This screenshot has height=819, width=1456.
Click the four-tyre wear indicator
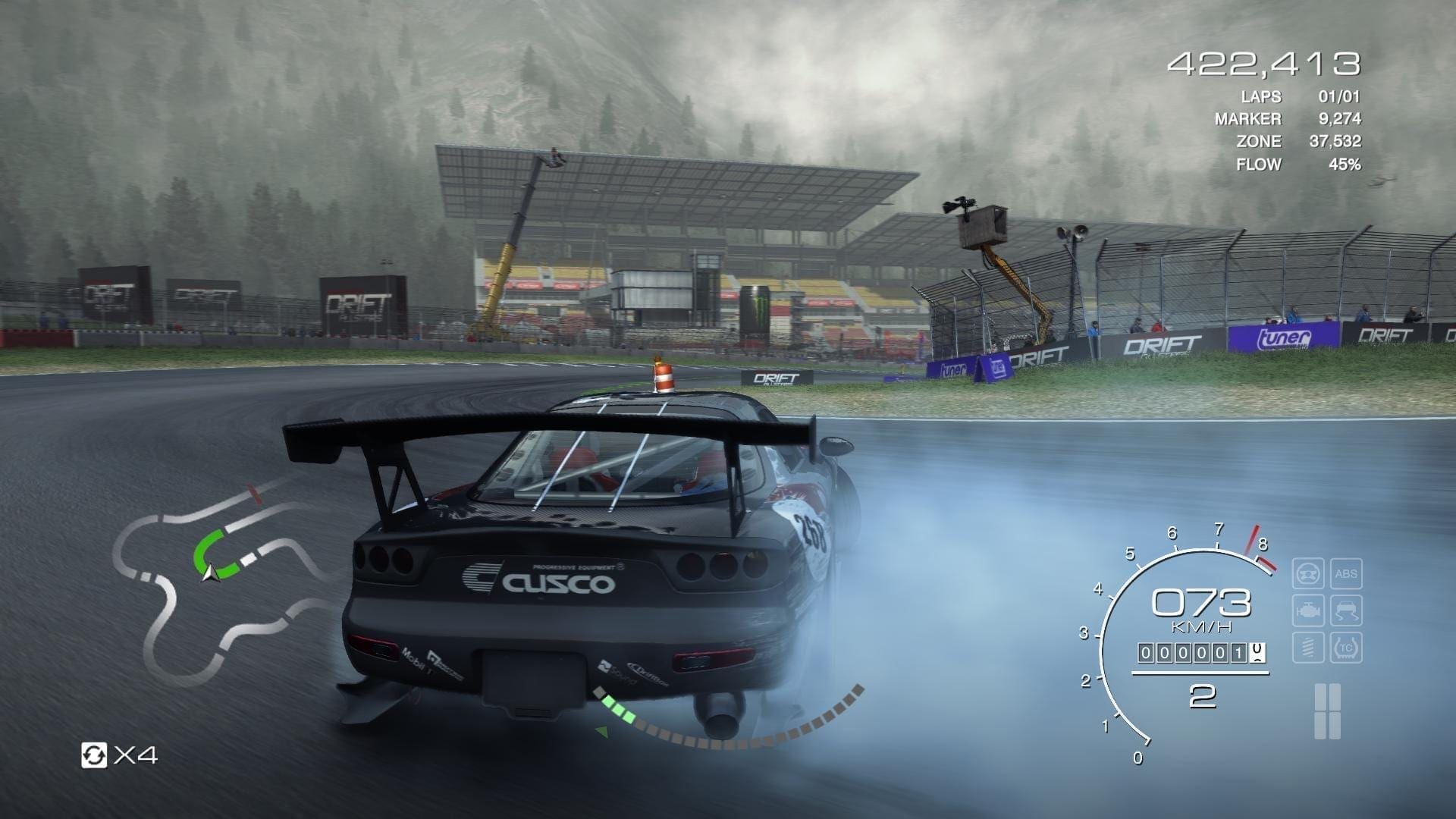(1327, 711)
